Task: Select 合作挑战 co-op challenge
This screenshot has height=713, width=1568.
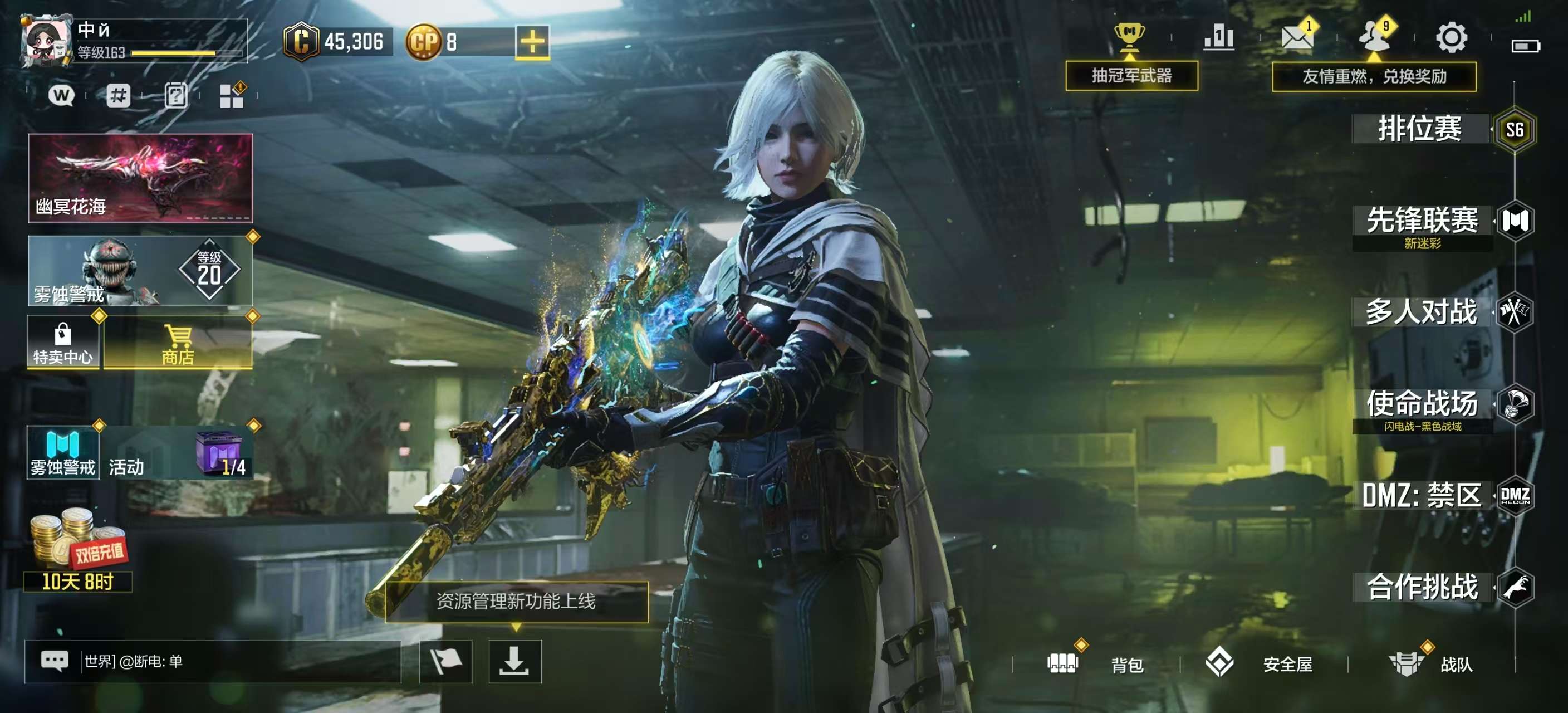Action: point(1422,587)
